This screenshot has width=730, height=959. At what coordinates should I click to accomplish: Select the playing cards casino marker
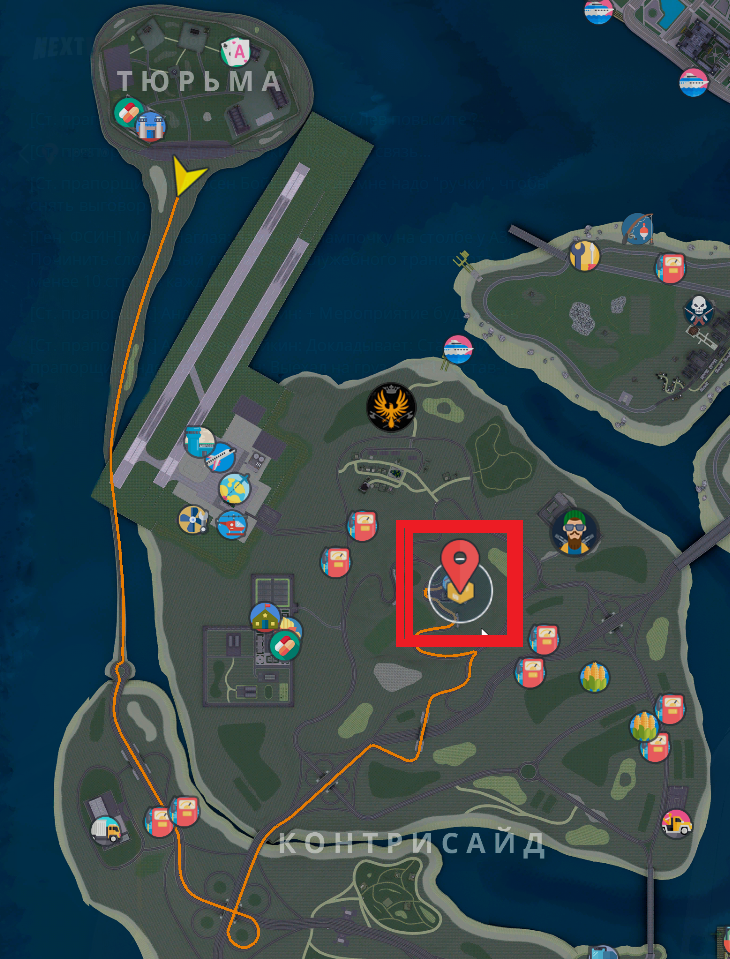coord(237,52)
